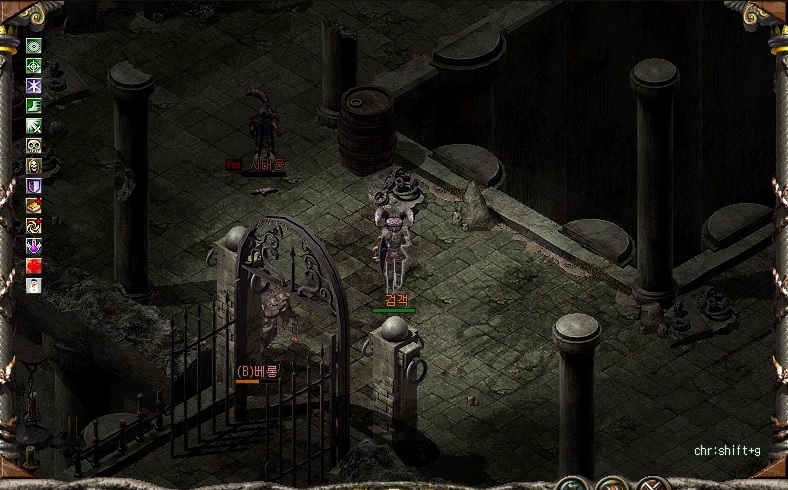Click the purple snowflake star skill

coord(34,86)
